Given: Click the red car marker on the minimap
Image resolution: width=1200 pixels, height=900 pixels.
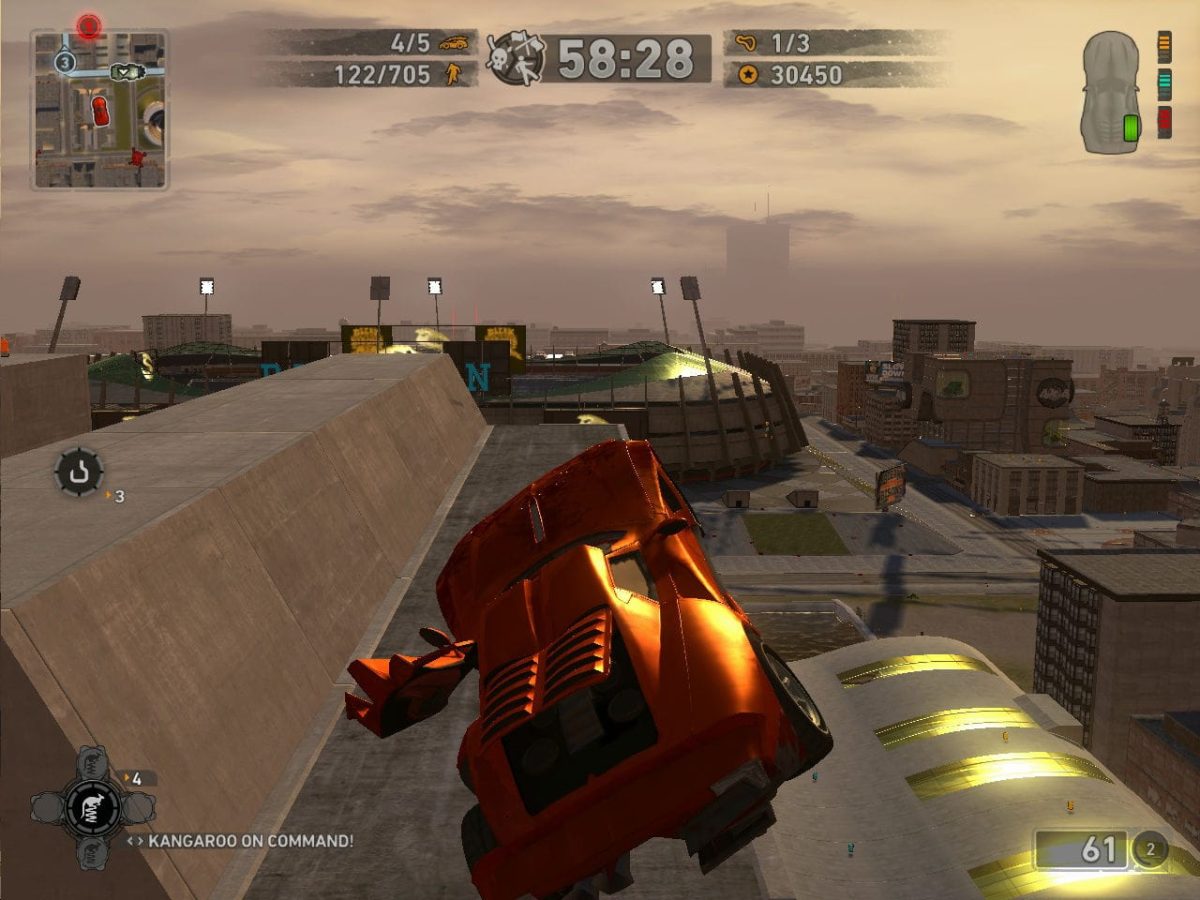Looking at the screenshot, I should 100,111.
